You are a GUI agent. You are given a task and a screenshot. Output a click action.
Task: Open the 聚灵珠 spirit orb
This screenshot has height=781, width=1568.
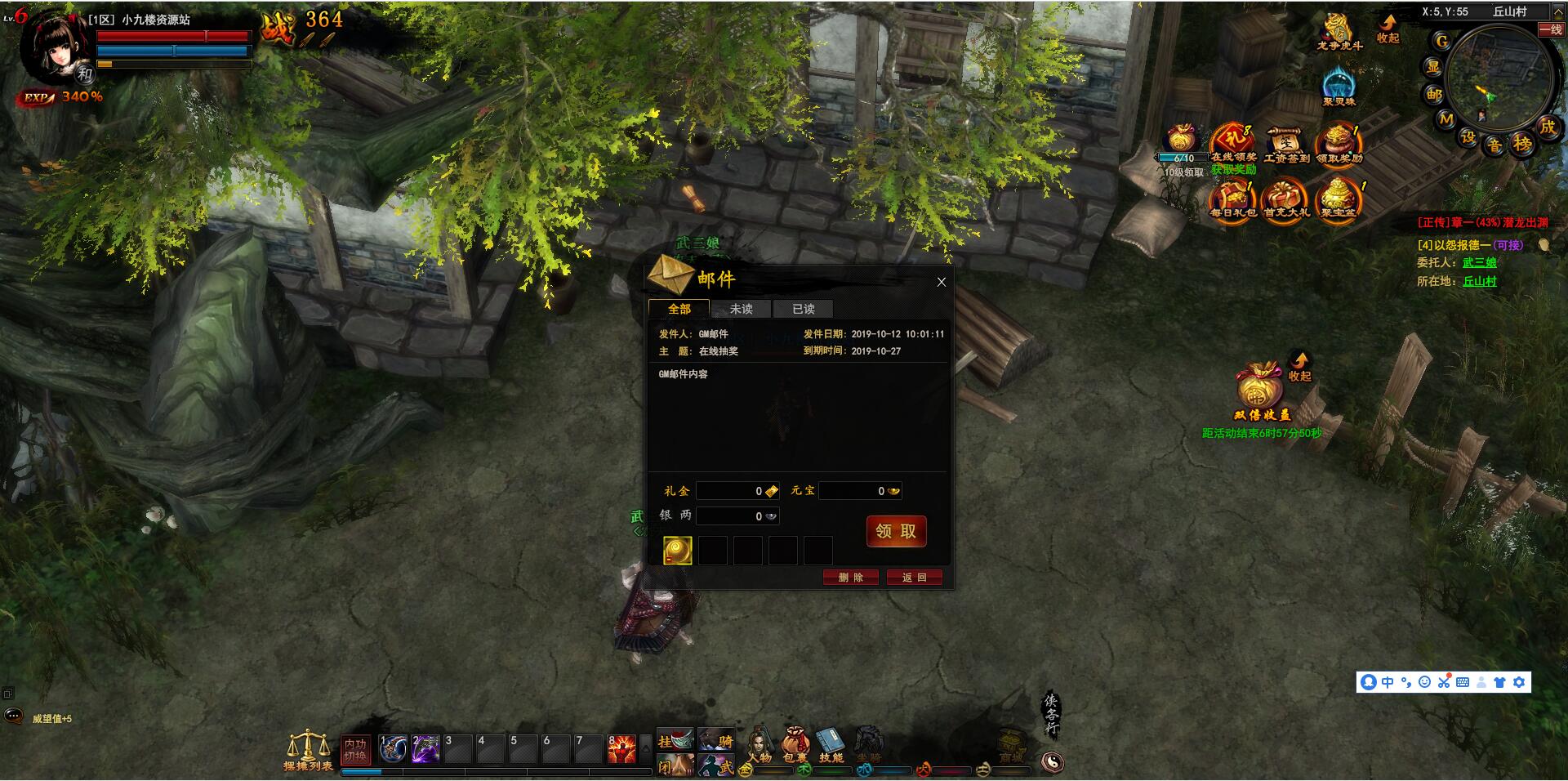[1339, 87]
